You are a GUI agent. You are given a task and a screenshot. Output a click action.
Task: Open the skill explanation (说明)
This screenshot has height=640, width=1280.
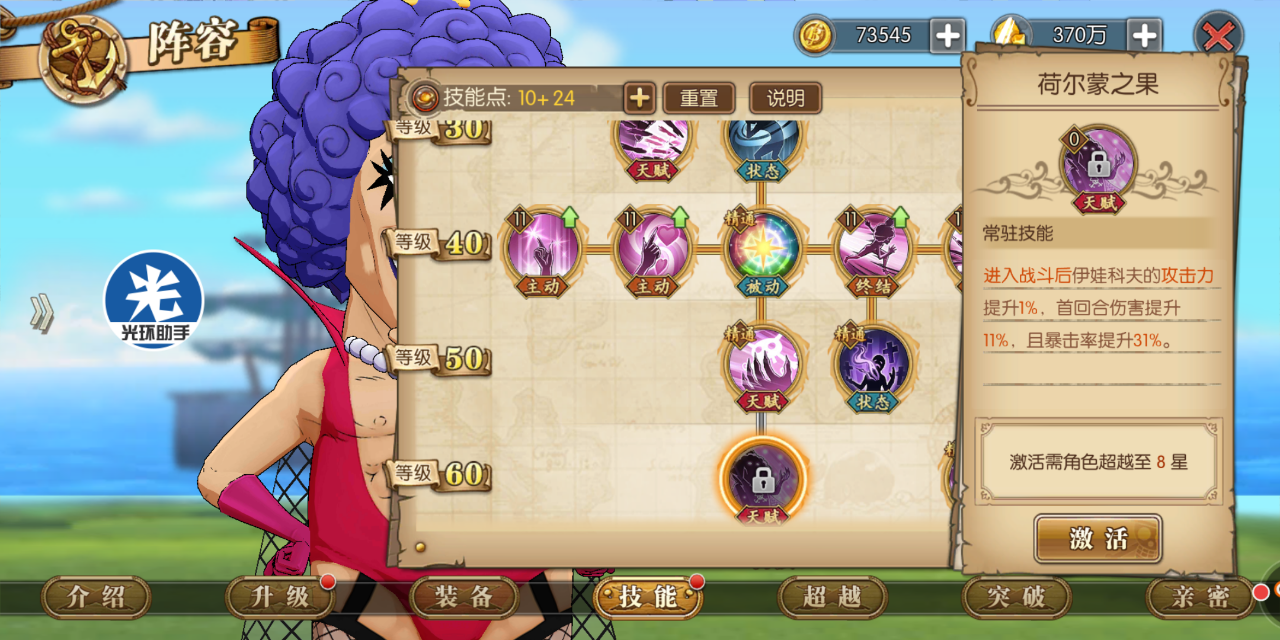tap(785, 98)
